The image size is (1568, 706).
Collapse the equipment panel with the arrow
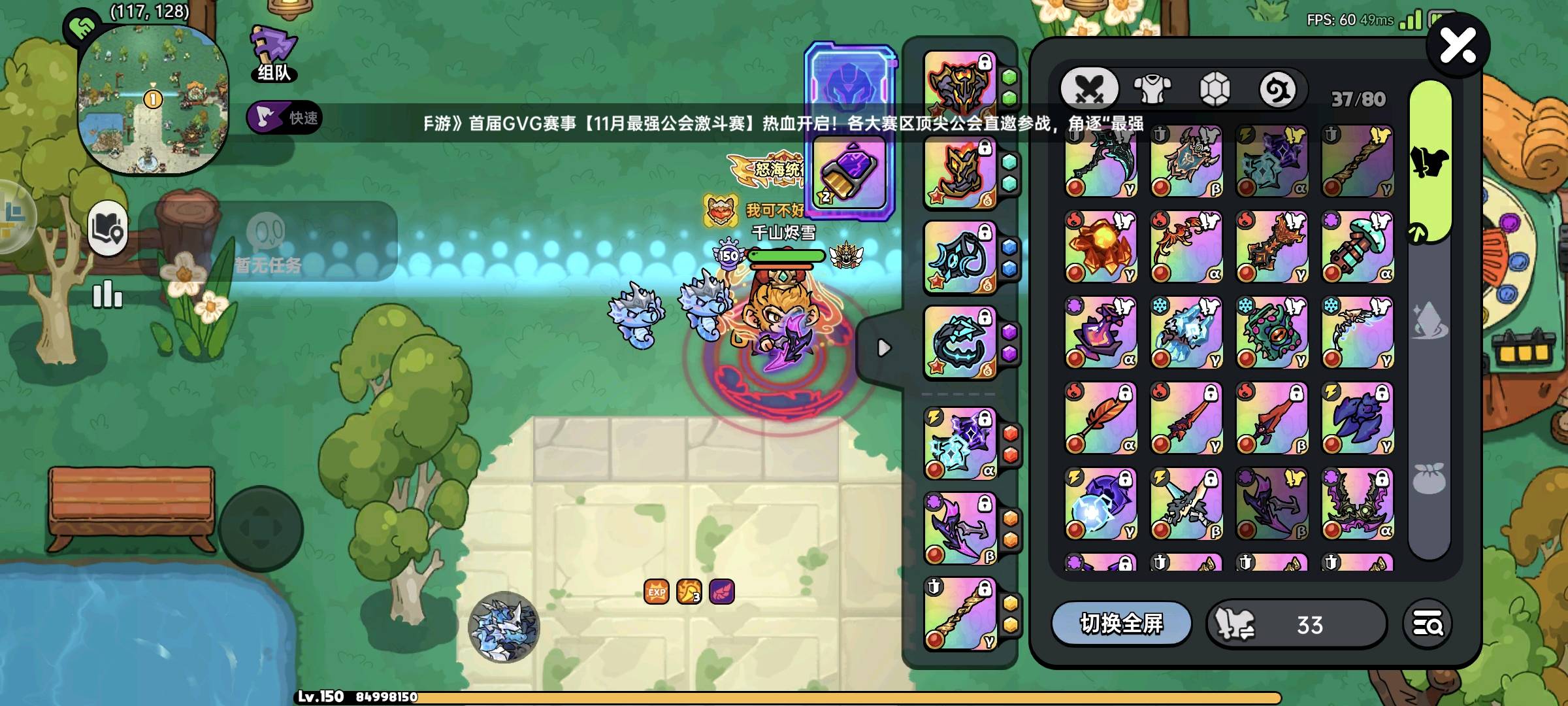pyautogui.click(x=883, y=348)
